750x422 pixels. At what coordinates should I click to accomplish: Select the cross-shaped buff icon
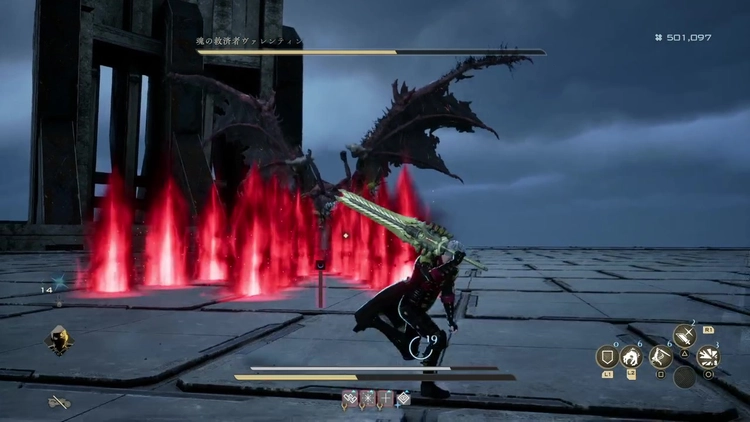(x=386, y=398)
